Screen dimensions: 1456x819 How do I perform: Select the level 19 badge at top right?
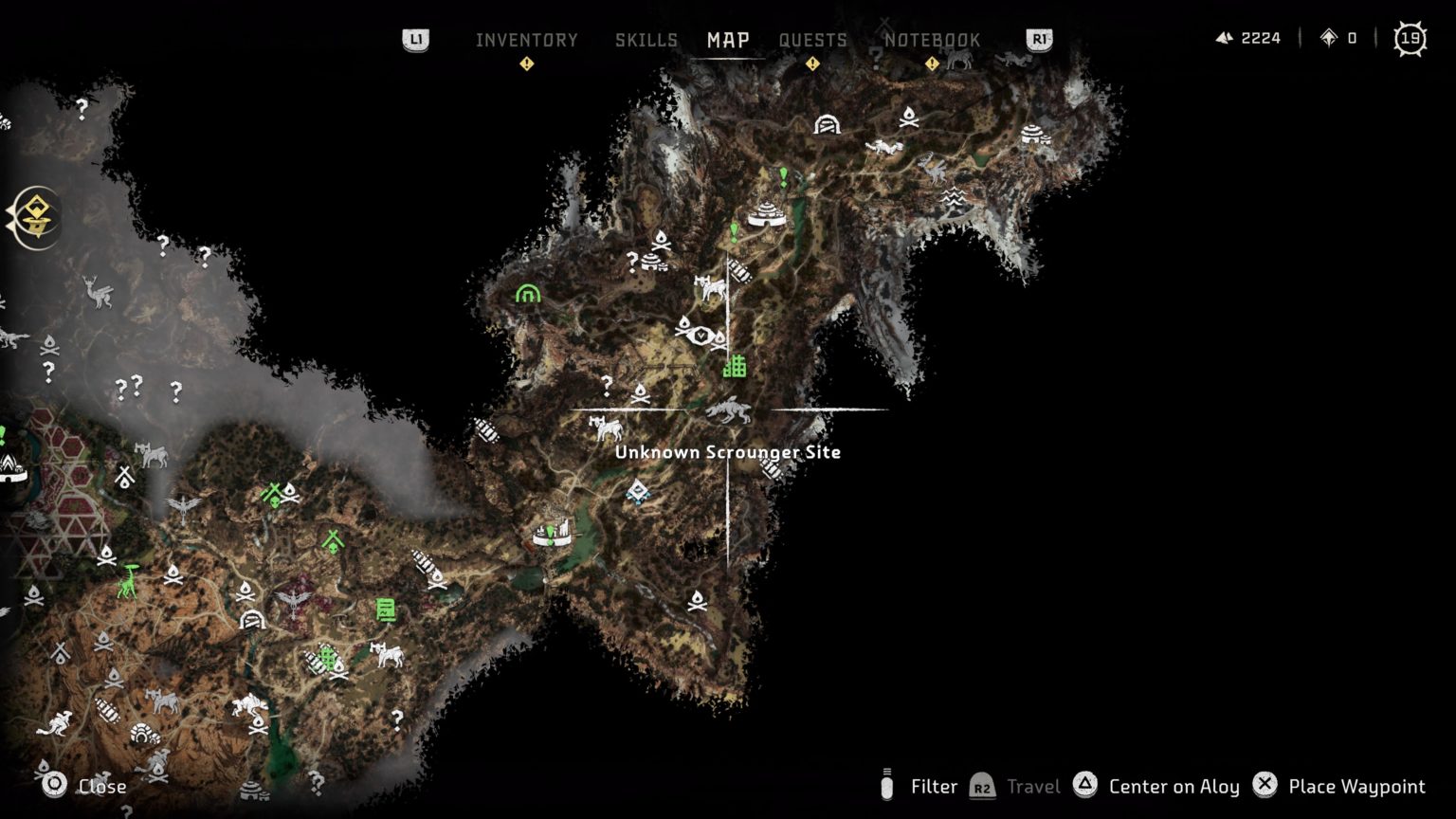click(x=1410, y=38)
